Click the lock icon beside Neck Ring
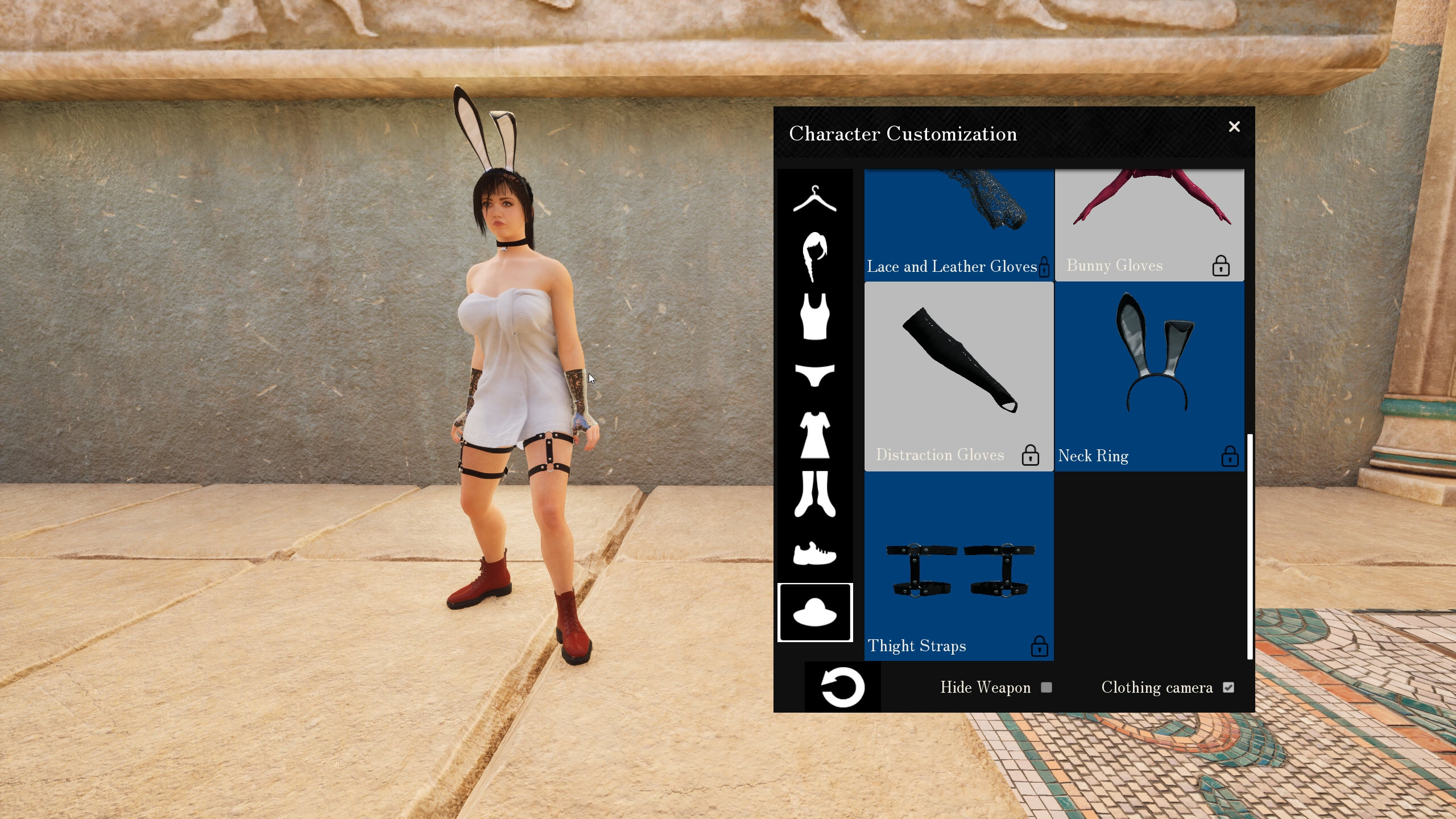Screen dimensions: 1456x819 tap(1230, 456)
